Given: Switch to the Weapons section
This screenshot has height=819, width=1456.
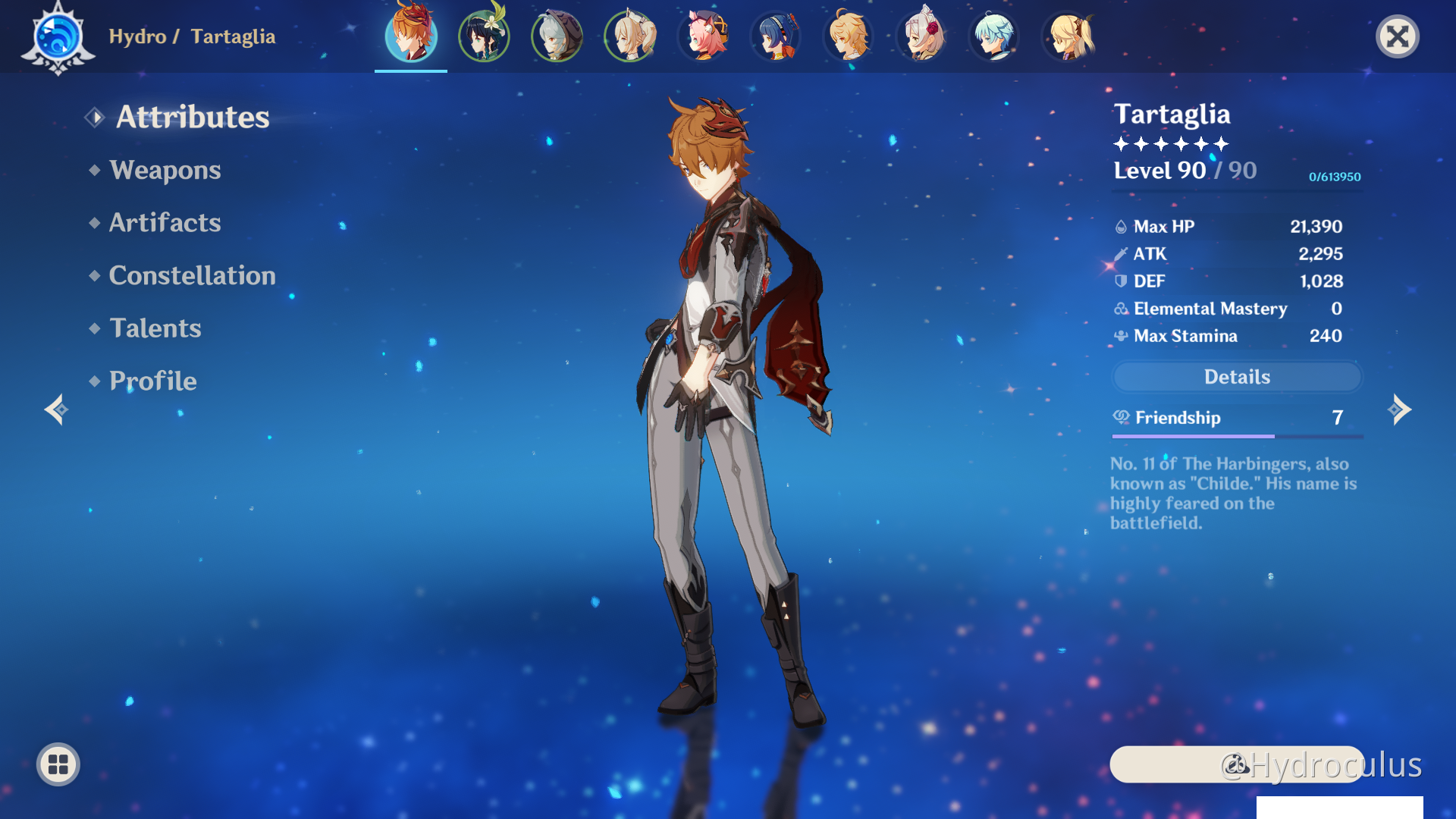Looking at the screenshot, I should click(x=165, y=170).
